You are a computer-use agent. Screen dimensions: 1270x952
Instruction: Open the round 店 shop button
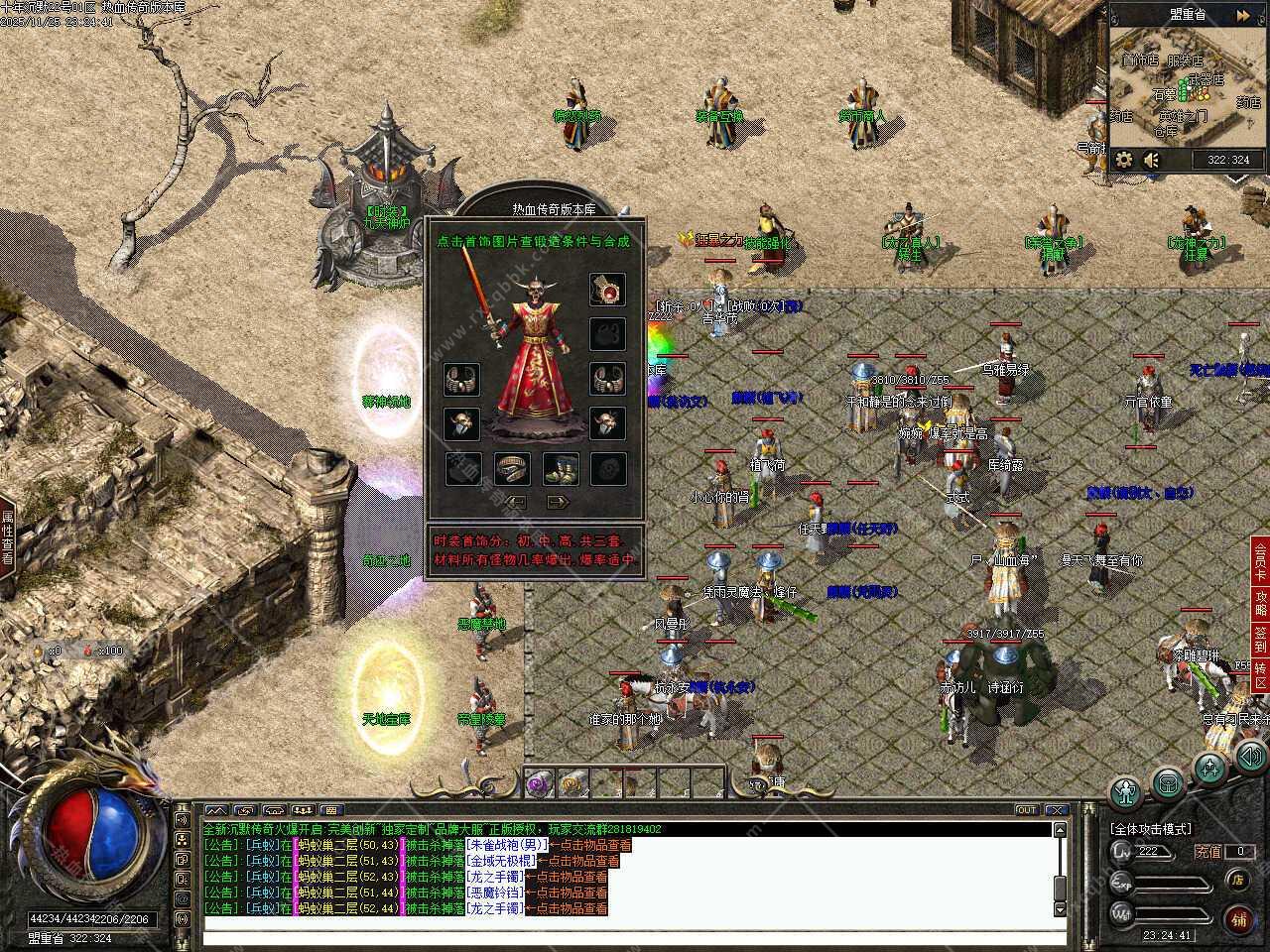coord(1236,879)
